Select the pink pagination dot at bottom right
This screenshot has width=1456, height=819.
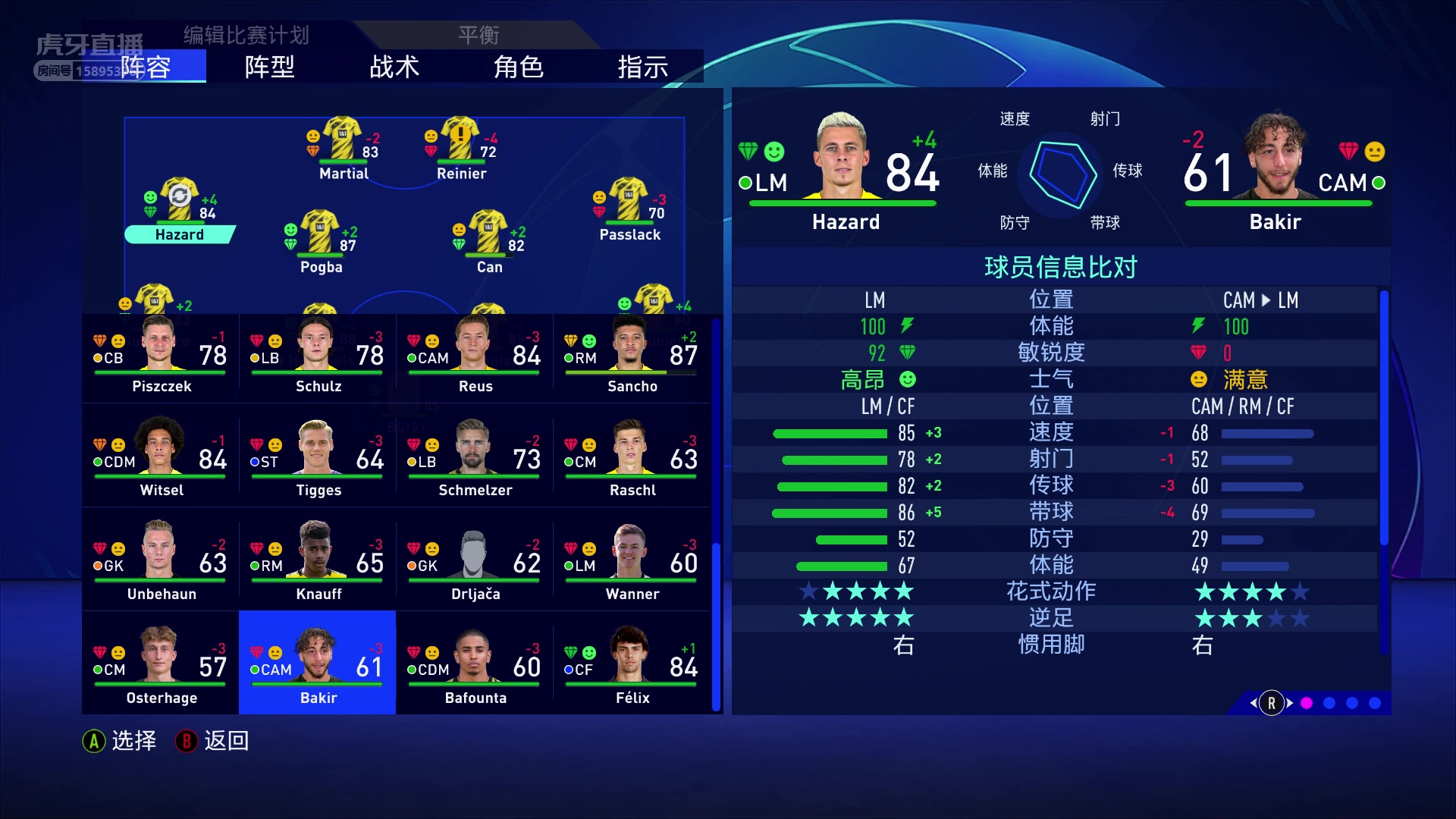tap(1305, 704)
